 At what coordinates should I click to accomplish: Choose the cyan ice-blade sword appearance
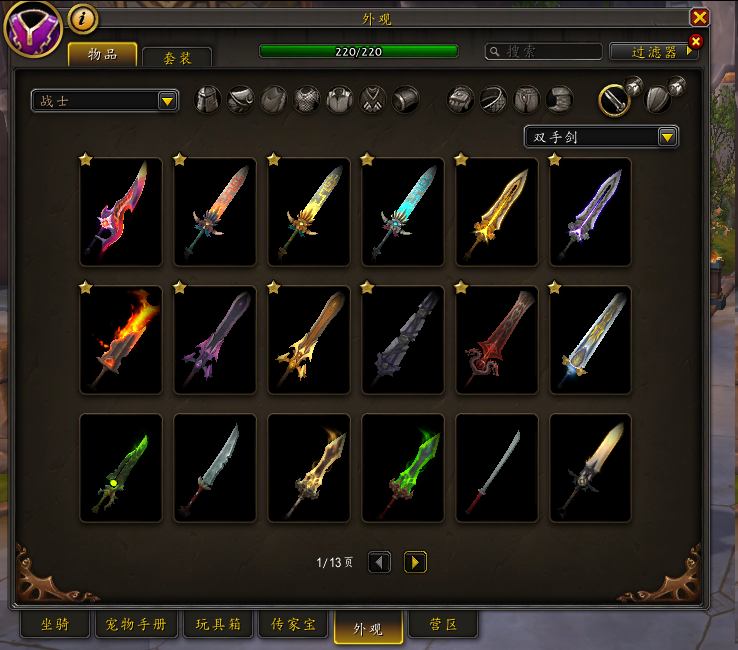tap(403, 212)
